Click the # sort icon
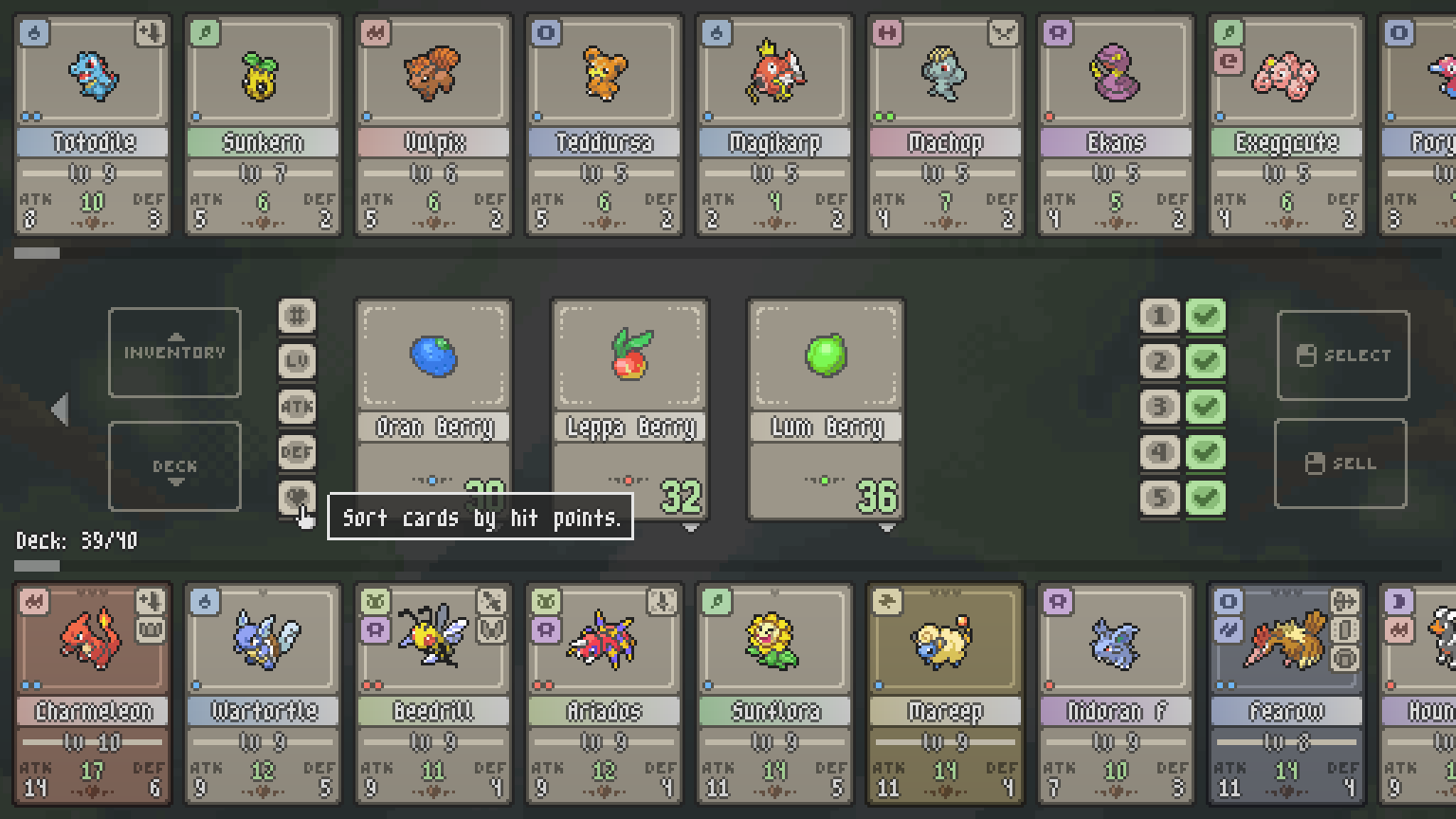This screenshot has width=1456, height=819. [297, 316]
